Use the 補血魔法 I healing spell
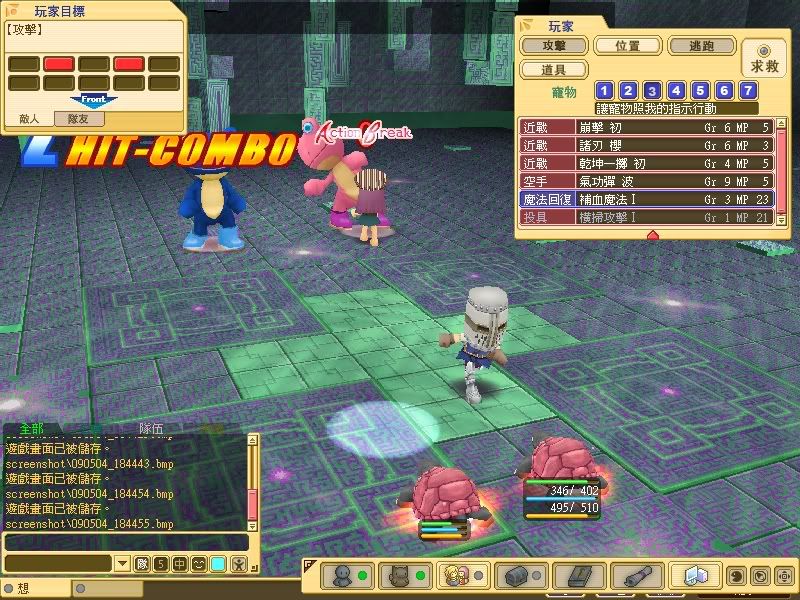This screenshot has height=600, width=800. pyautogui.click(x=645, y=200)
